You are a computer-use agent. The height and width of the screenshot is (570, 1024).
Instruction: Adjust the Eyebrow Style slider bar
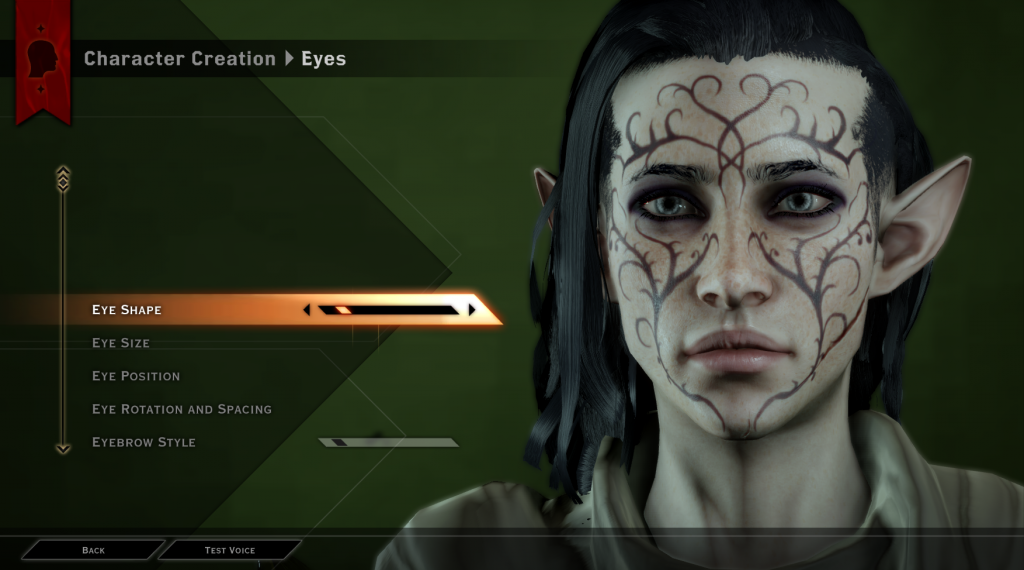pos(388,442)
